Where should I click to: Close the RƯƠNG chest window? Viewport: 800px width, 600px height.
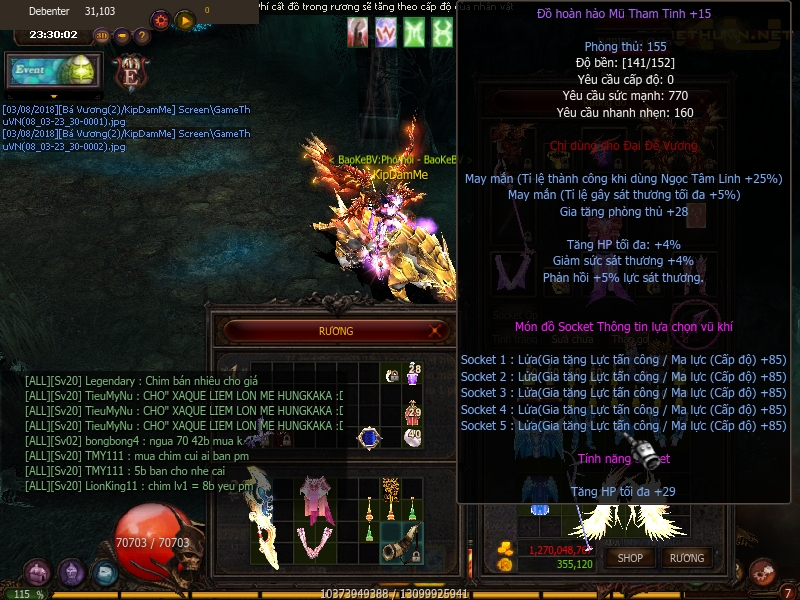(x=437, y=331)
